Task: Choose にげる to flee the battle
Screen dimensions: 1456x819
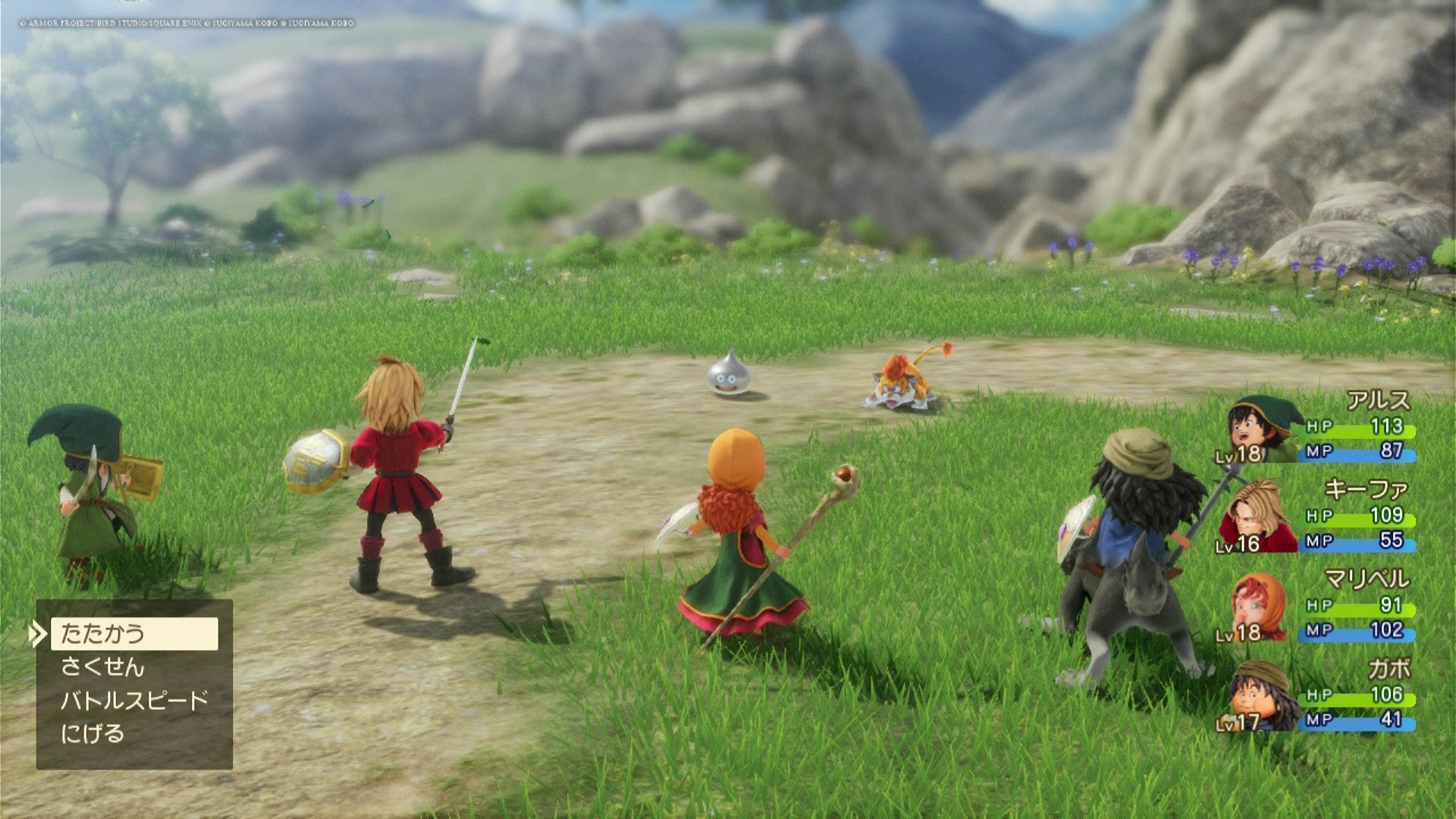Action: tap(93, 734)
